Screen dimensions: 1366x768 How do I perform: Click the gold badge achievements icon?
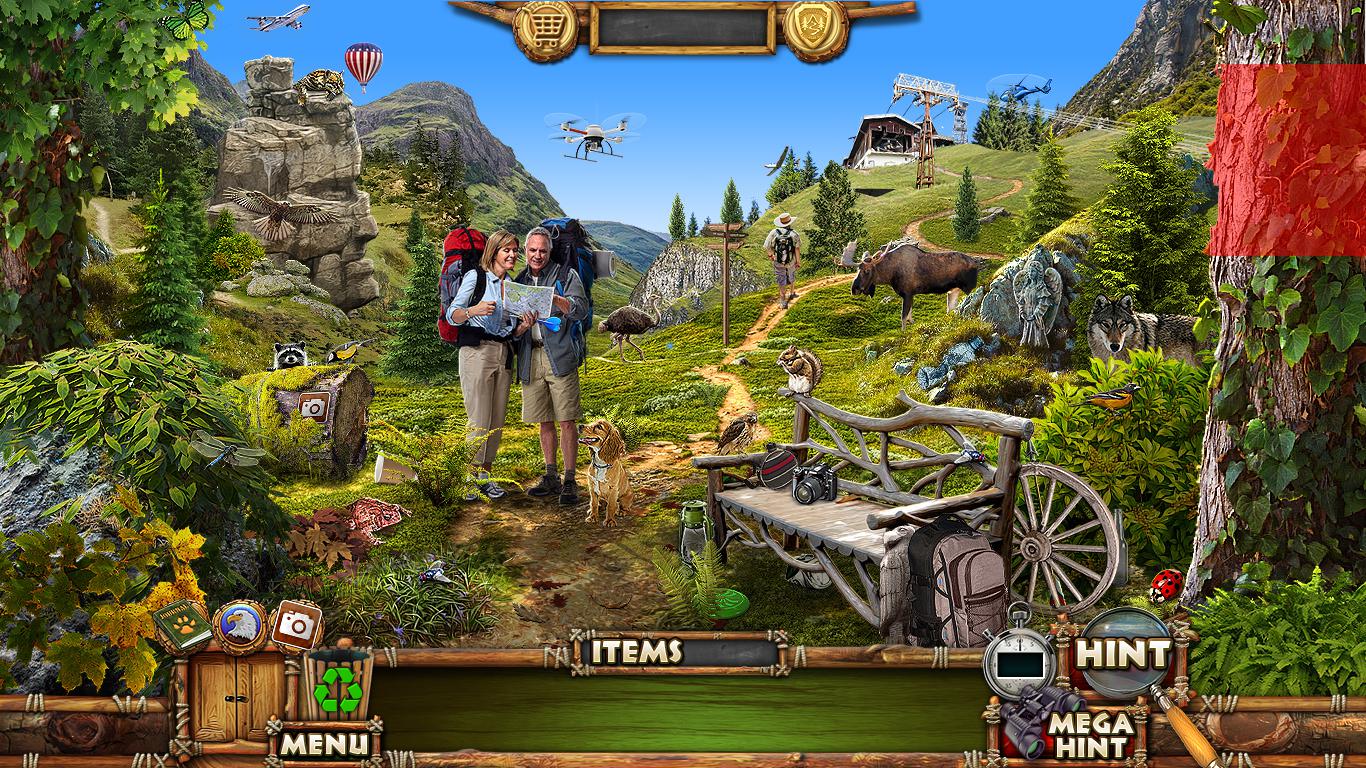click(x=815, y=29)
